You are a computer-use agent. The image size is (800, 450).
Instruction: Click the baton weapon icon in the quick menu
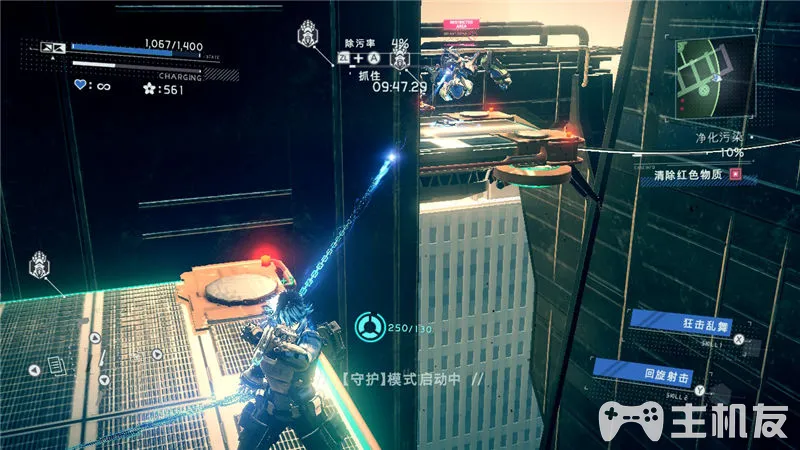(x=101, y=357)
